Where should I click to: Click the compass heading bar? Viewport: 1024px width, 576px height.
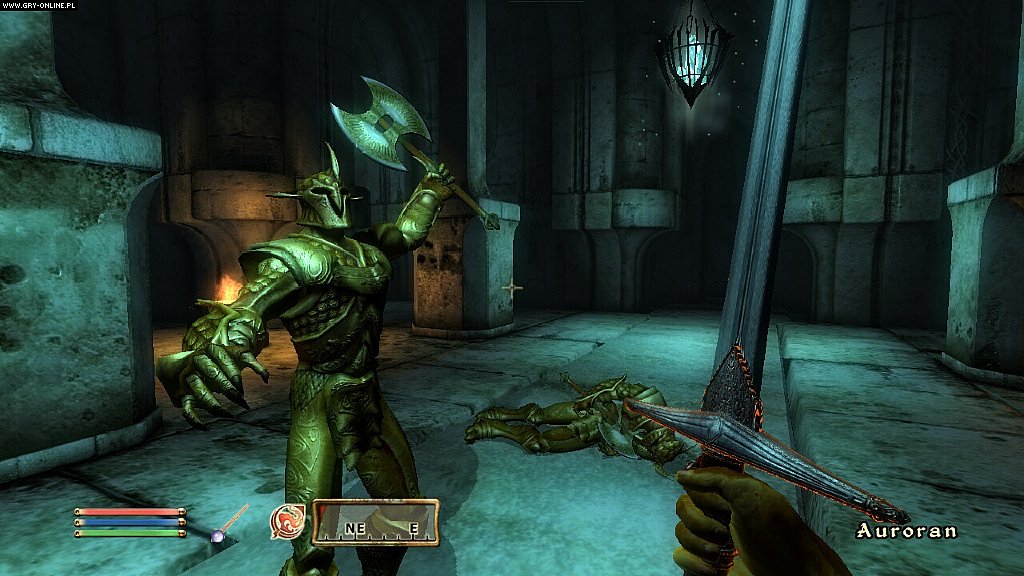[x=375, y=522]
